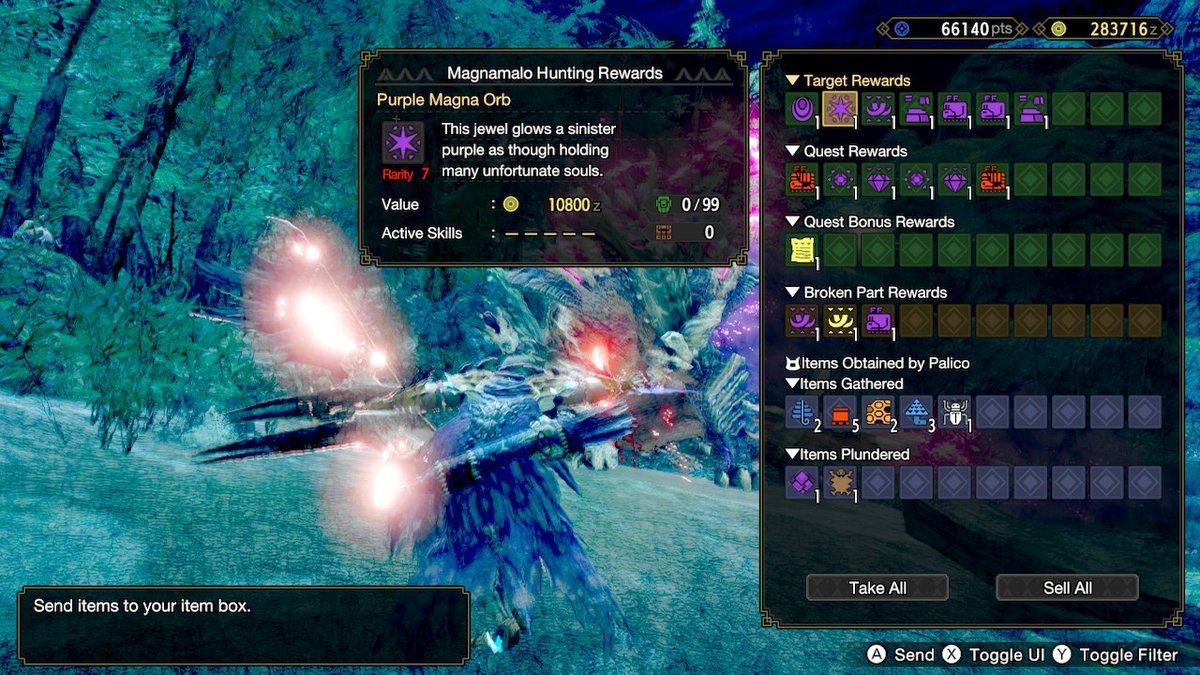Toggle the Quest Bonus Rewards section header
Screen dimensions: 1200x675
[868, 222]
